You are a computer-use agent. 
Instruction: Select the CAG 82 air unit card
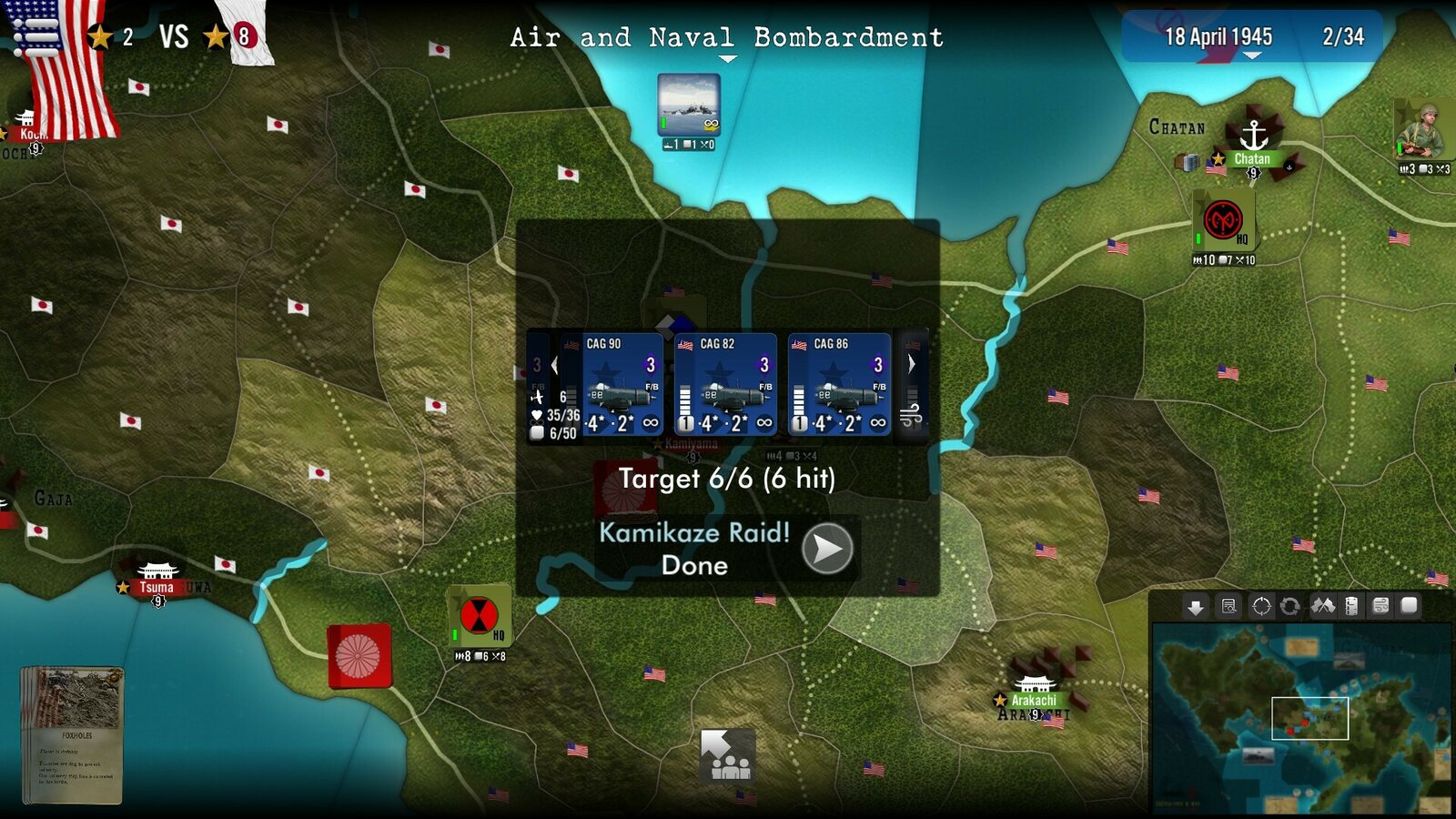pos(726,384)
